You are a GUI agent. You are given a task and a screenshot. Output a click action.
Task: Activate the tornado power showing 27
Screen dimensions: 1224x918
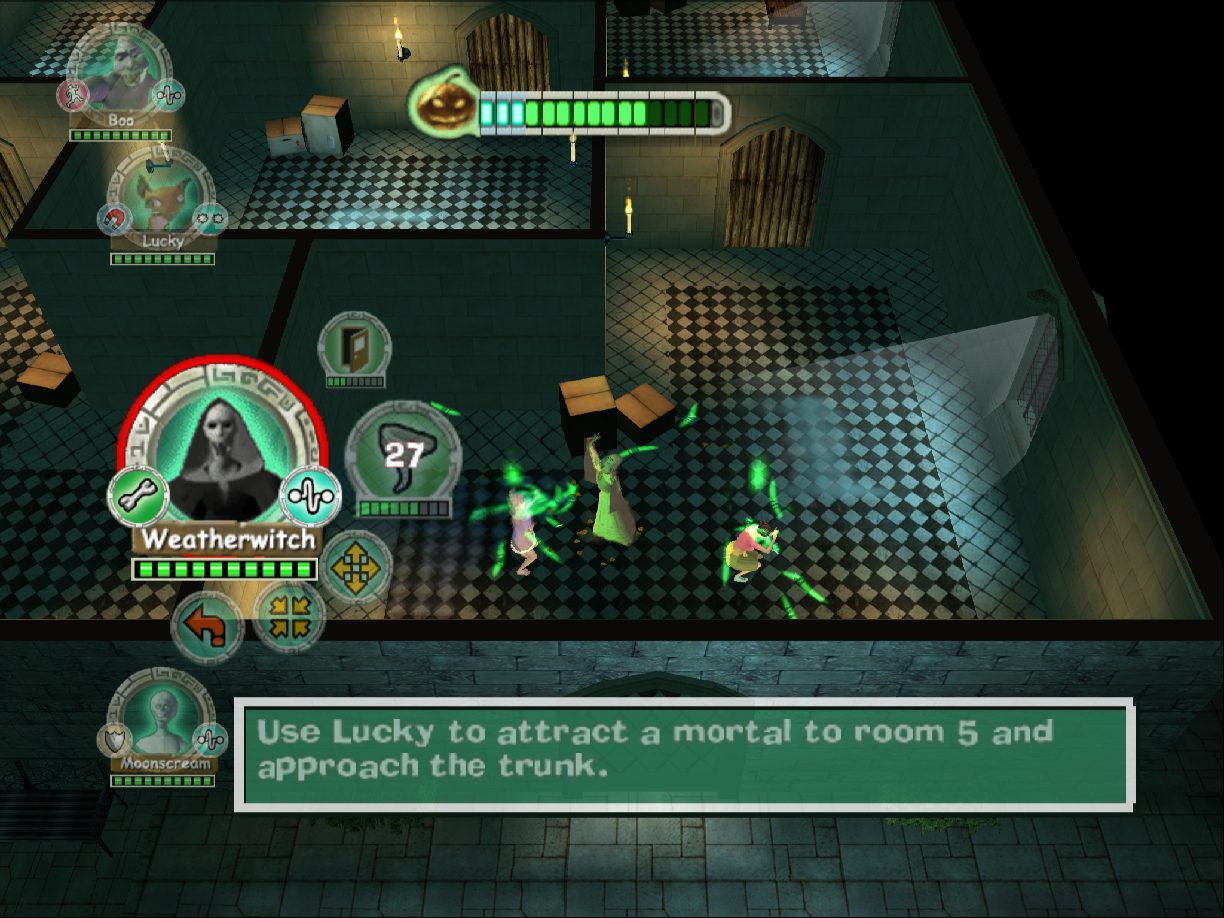(403, 455)
